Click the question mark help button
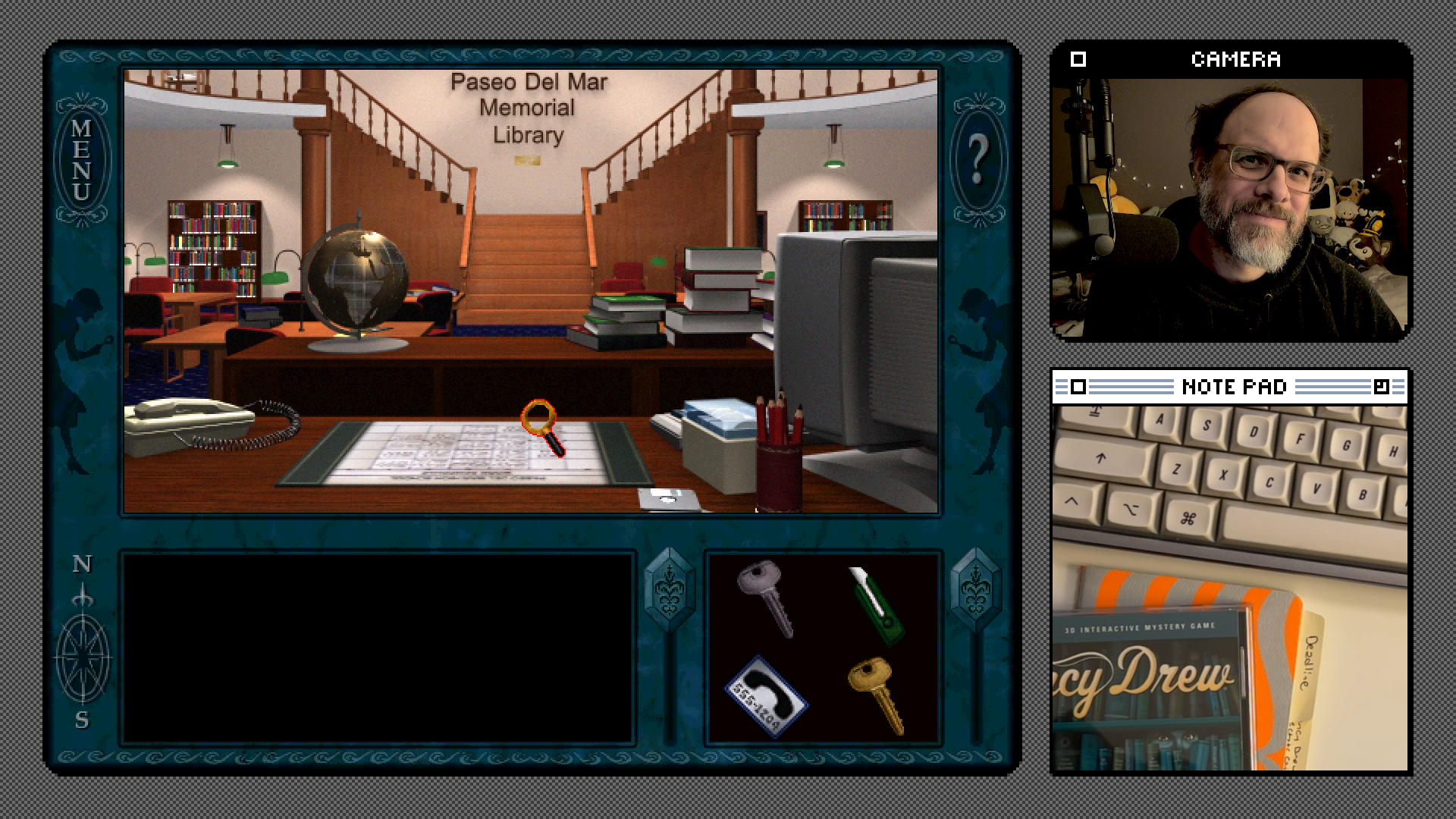The image size is (1456, 819). coord(977,159)
